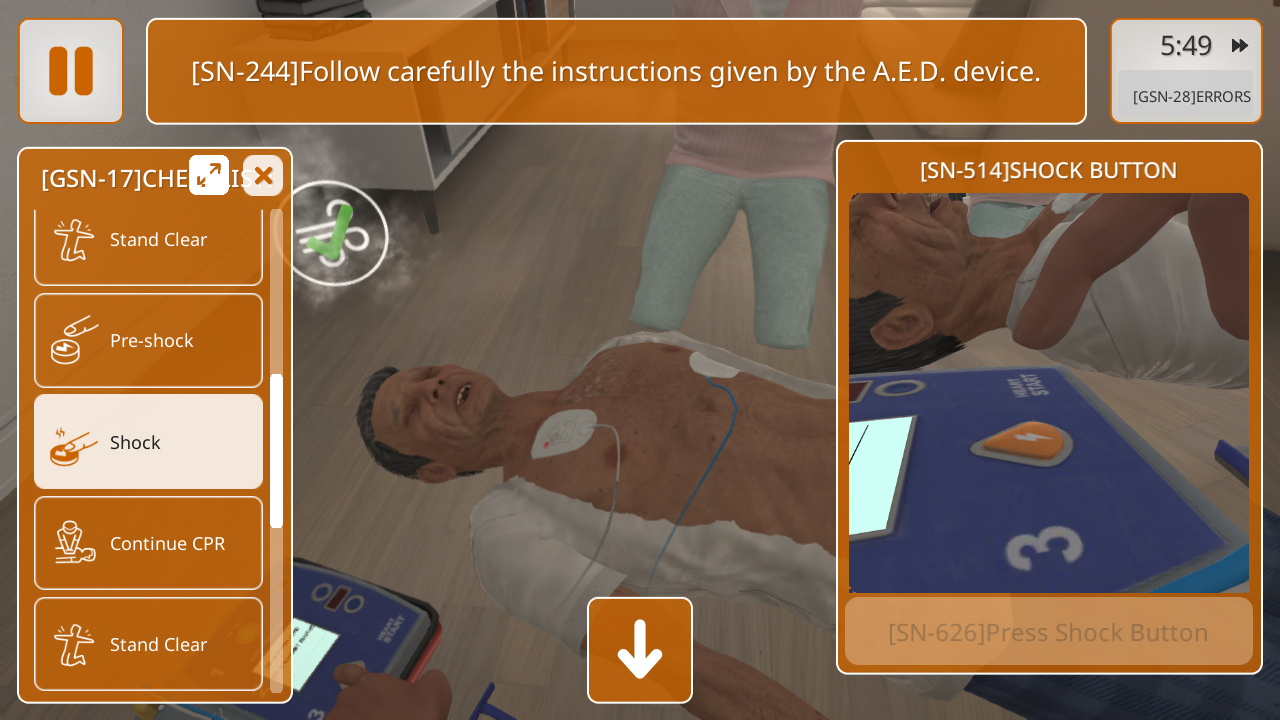Select the Pre-shock checklist step
This screenshot has width=1280, height=720.
click(148, 340)
